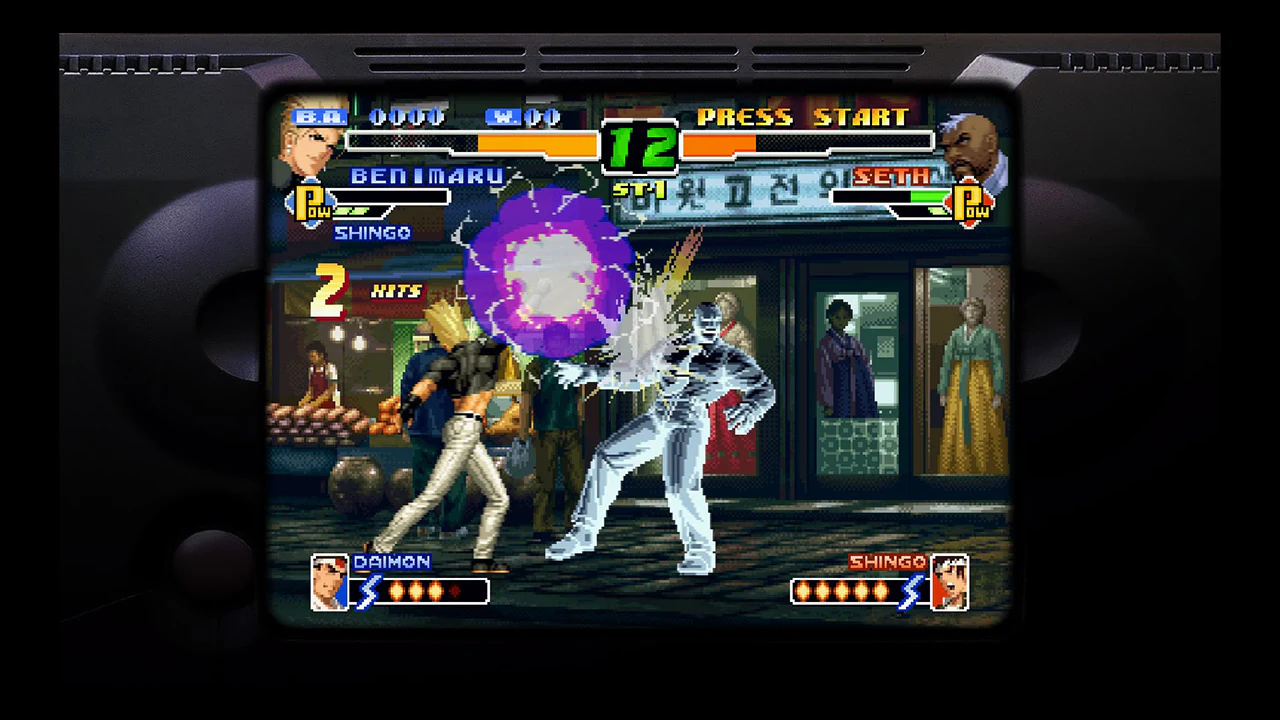1280x720 pixels.
Task: Select the BENIMARU name label
Action: pos(426,176)
